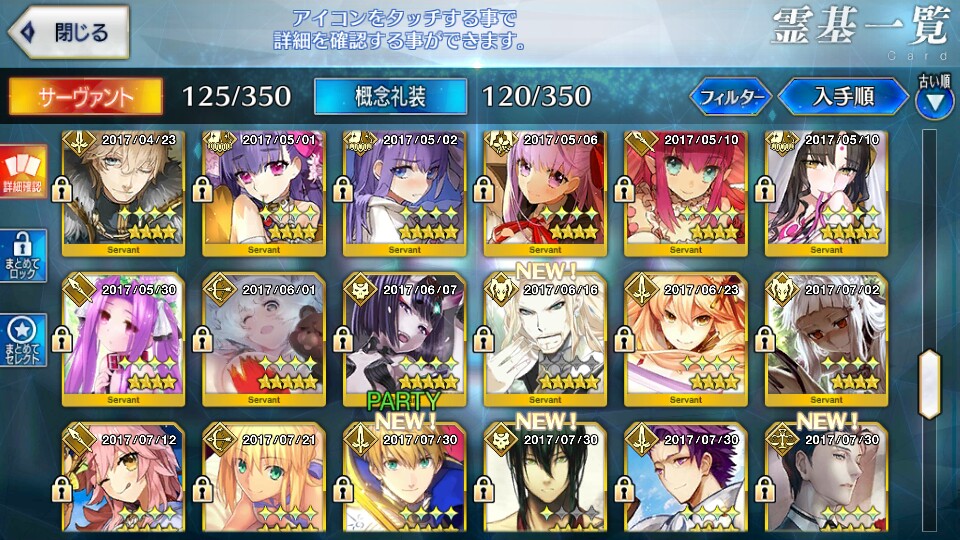Toggle the ascending/descending arrow button

click(935, 100)
